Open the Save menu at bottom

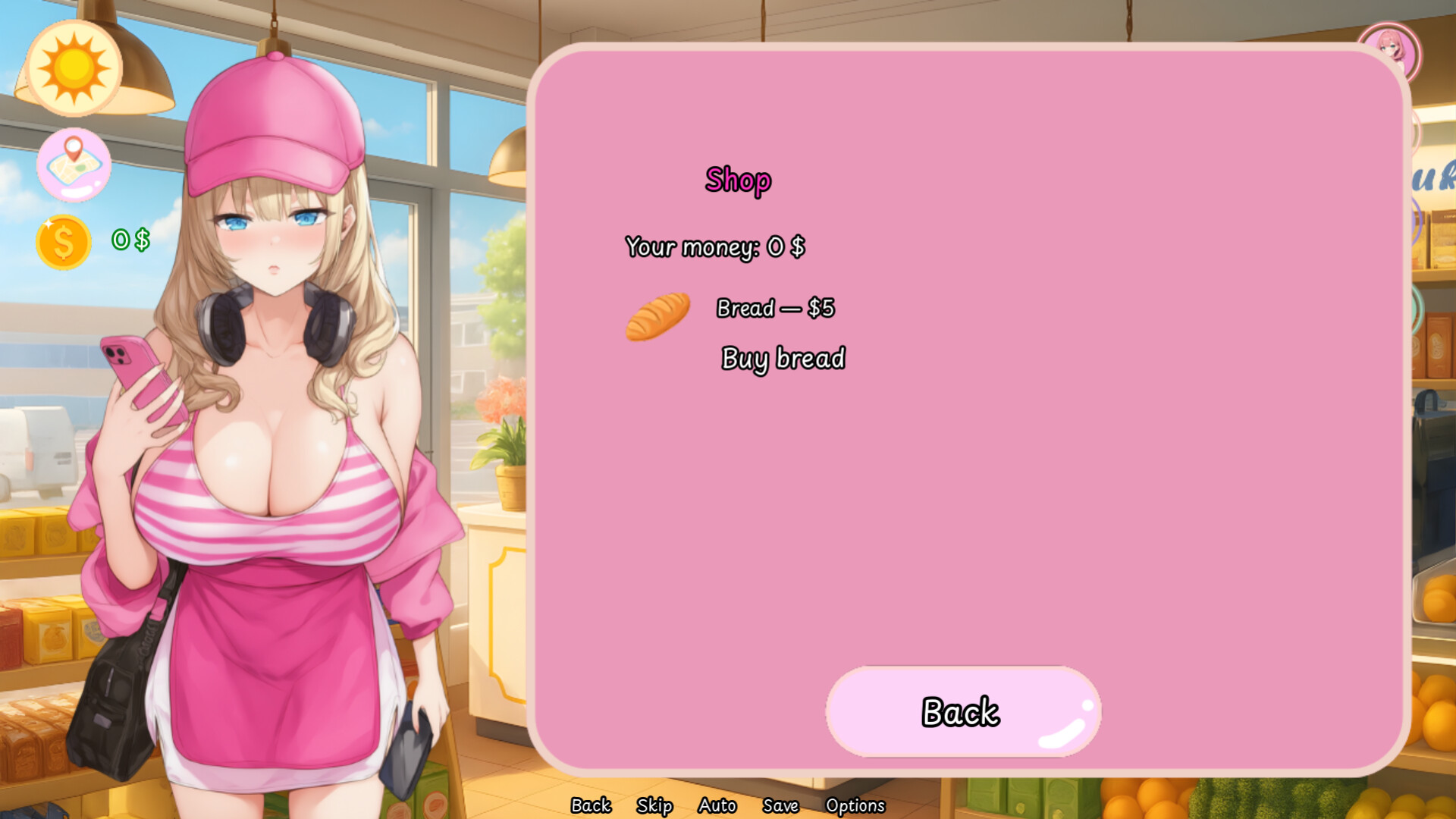coord(782,805)
